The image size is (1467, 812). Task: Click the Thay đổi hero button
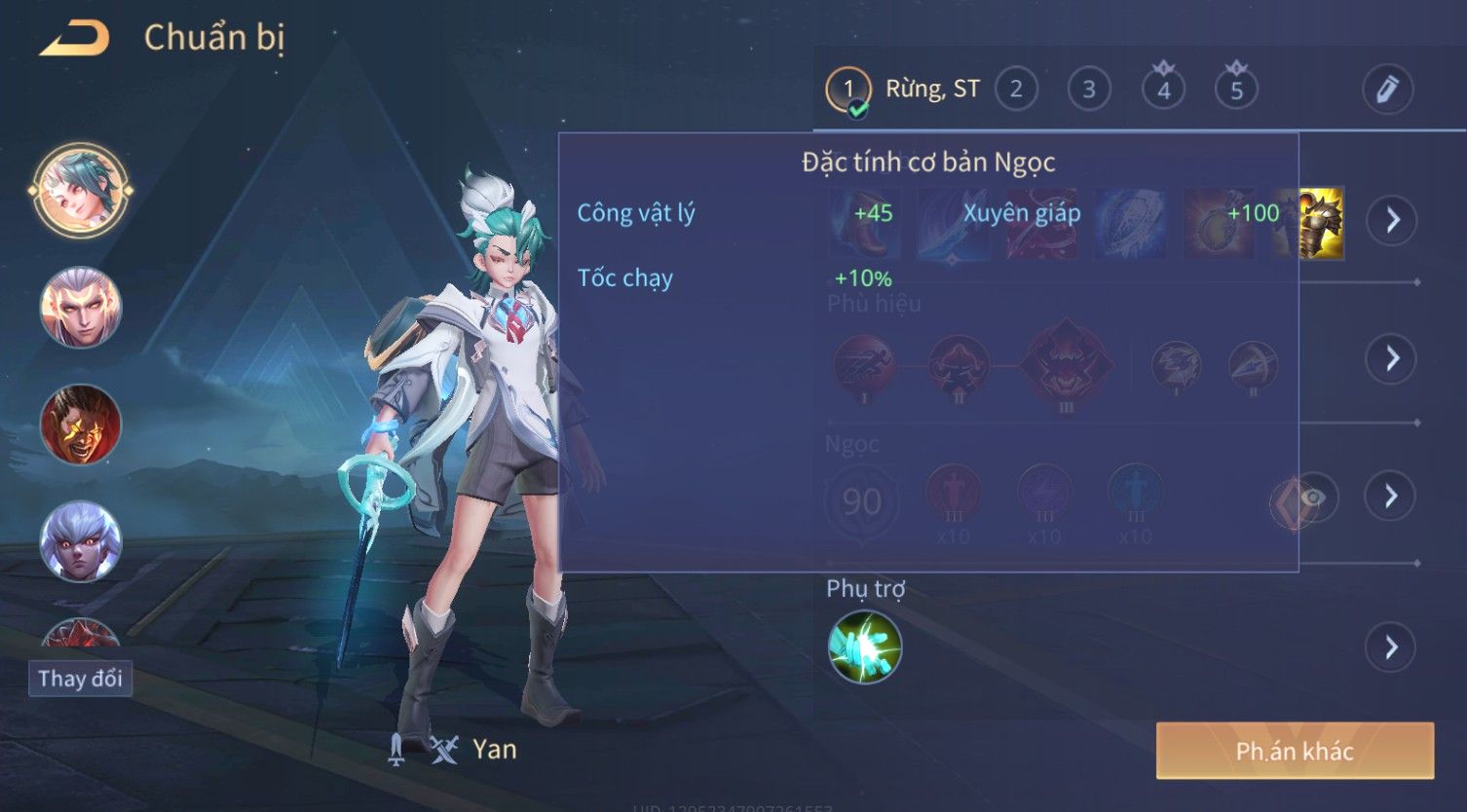pyautogui.click(x=80, y=678)
